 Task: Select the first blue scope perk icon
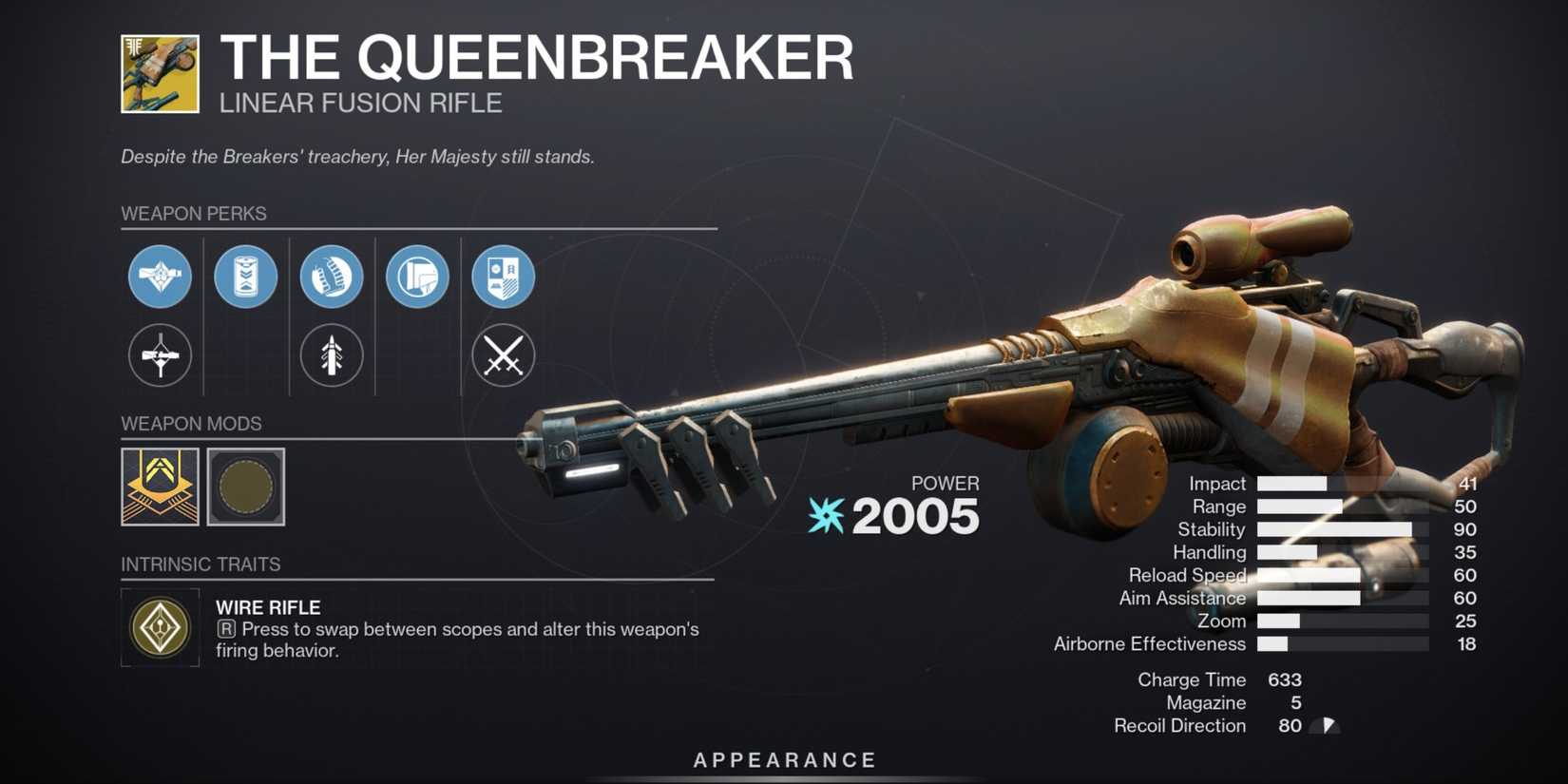(x=160, y=277)
